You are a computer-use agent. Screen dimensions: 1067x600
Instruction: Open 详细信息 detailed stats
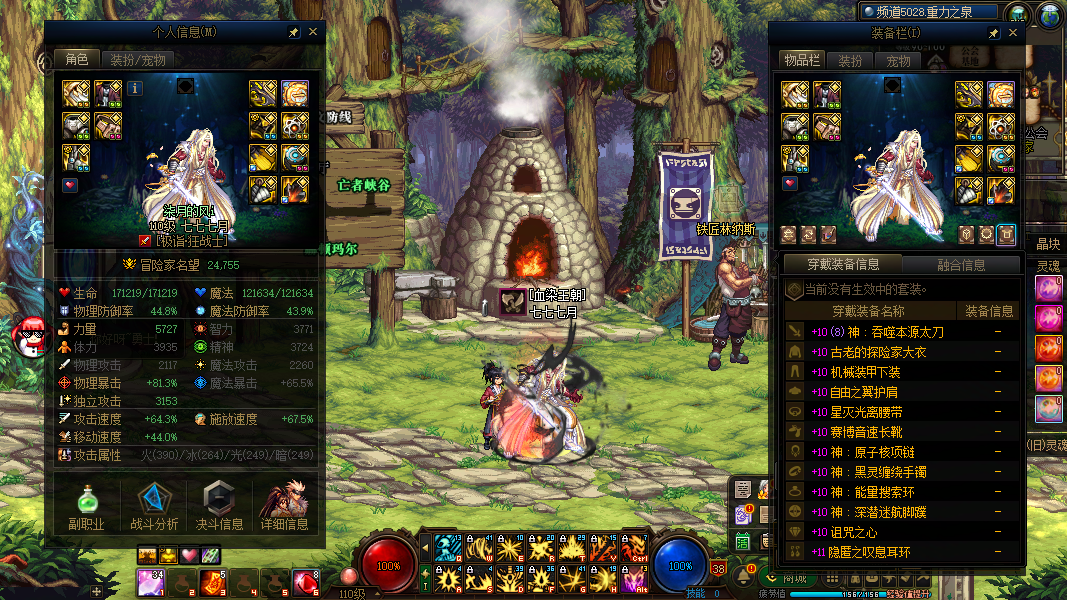[x=285, y=505]
